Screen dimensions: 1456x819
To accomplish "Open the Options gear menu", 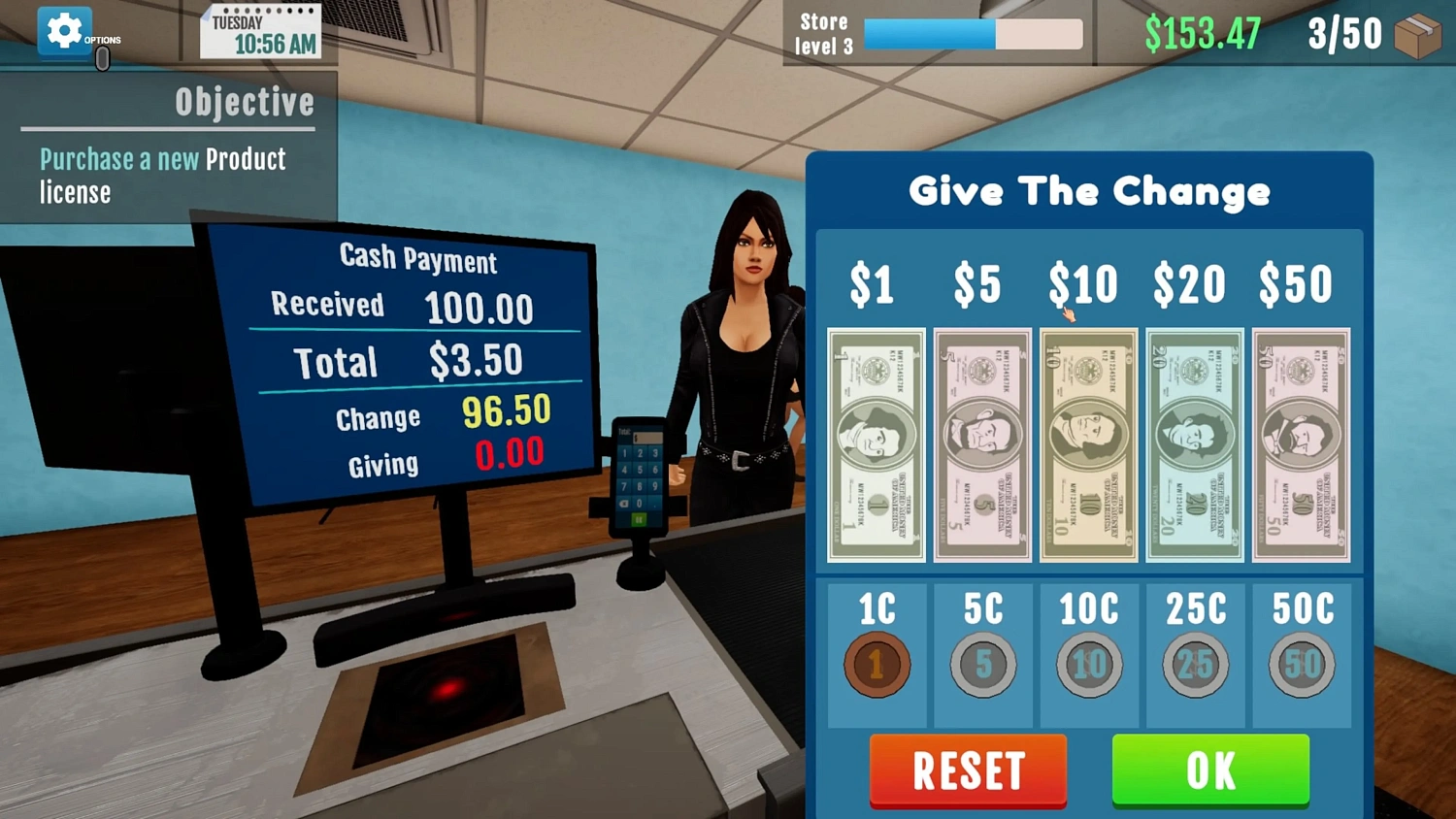I will (x=64, y=31).
